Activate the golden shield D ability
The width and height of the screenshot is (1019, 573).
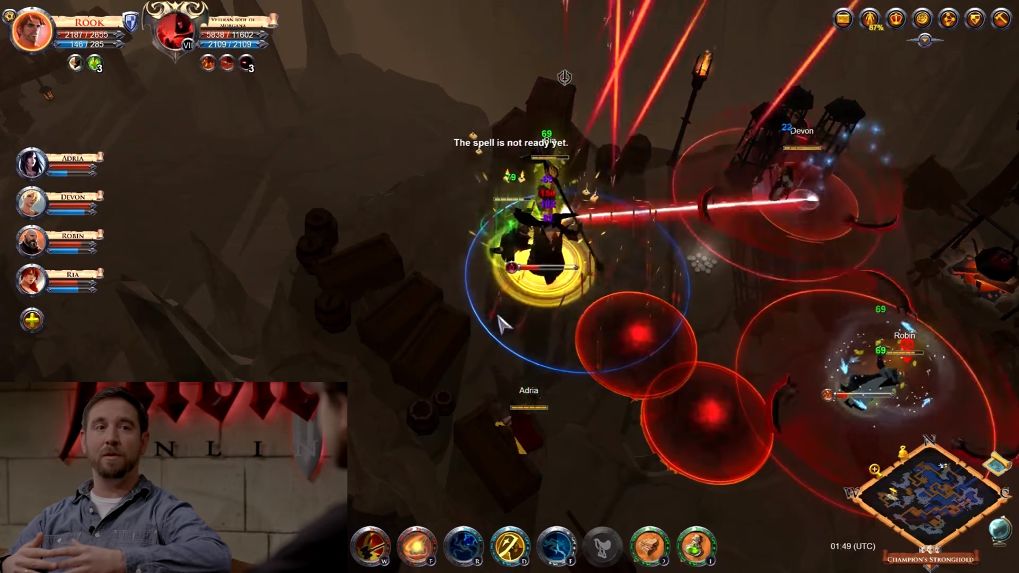pyautogui.click(x=510, y=546)
